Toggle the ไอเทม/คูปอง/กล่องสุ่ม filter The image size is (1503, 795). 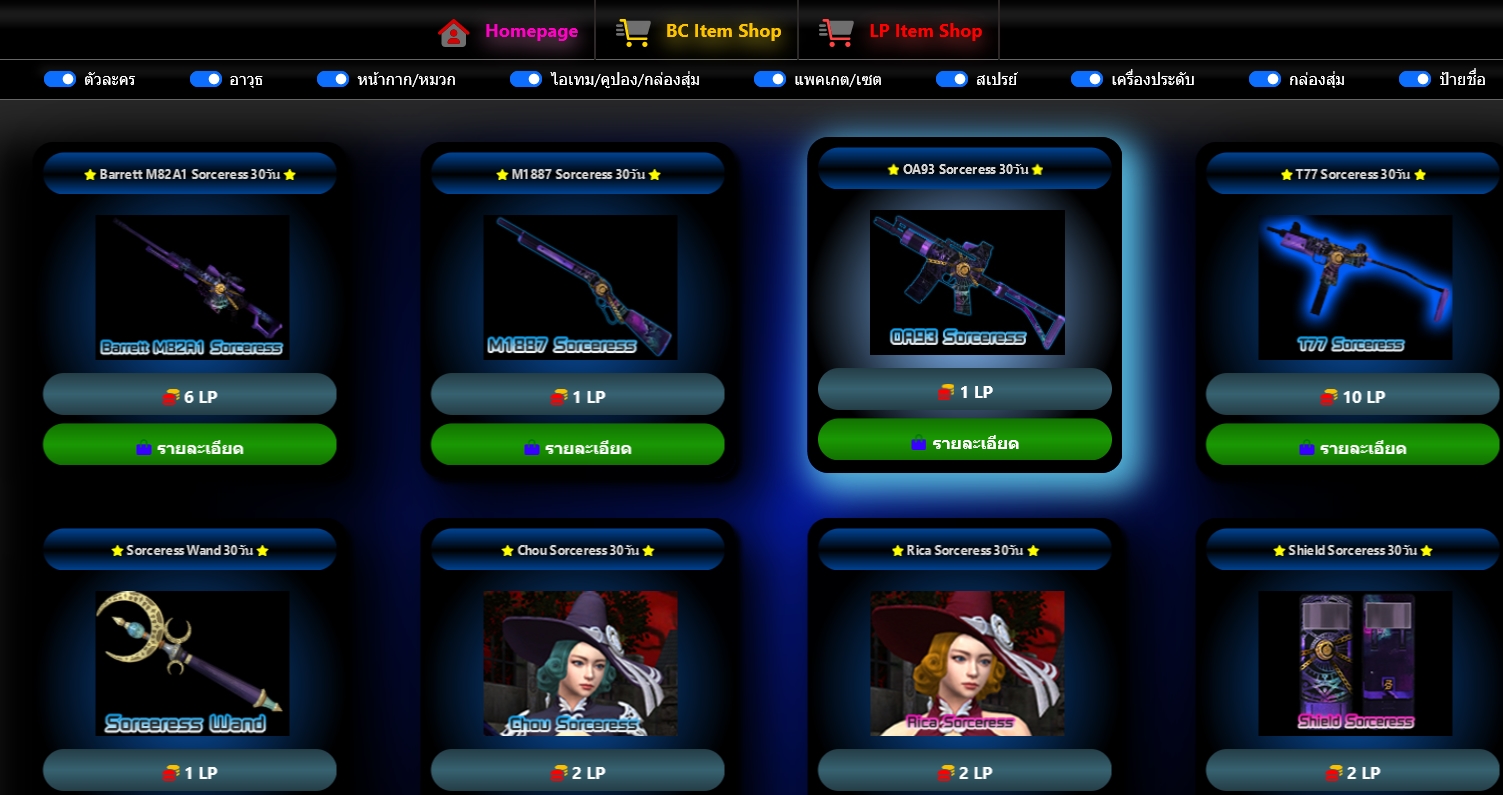(x=526, y=79)
